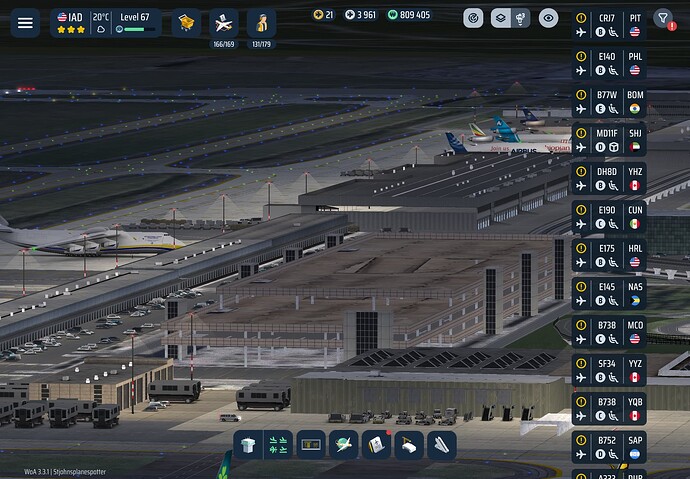Open the hamburger main menu
The height and width of the screenshot is (479, 690).
[25, 22]
